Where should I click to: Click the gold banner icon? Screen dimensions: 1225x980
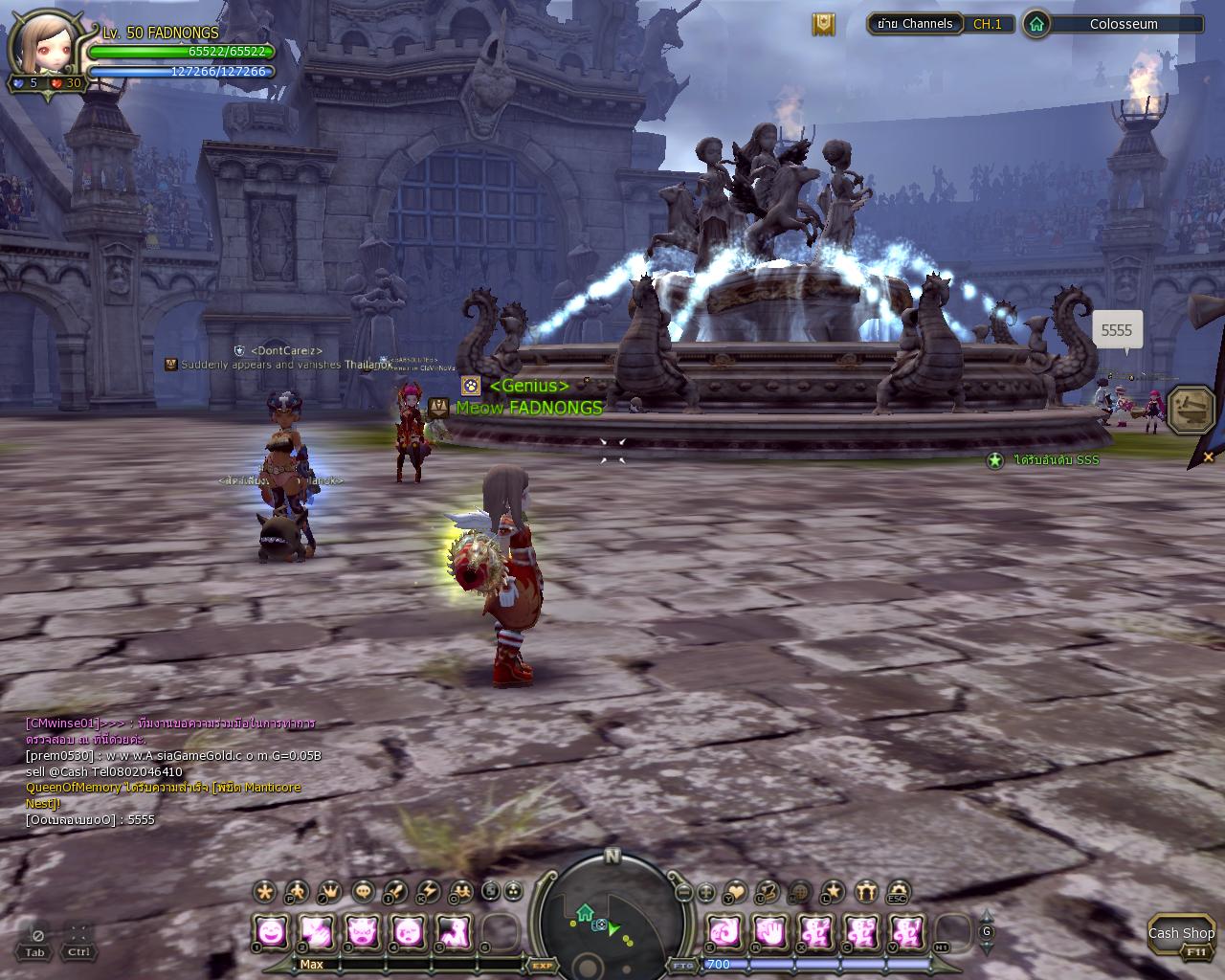(x=823, y=25)
